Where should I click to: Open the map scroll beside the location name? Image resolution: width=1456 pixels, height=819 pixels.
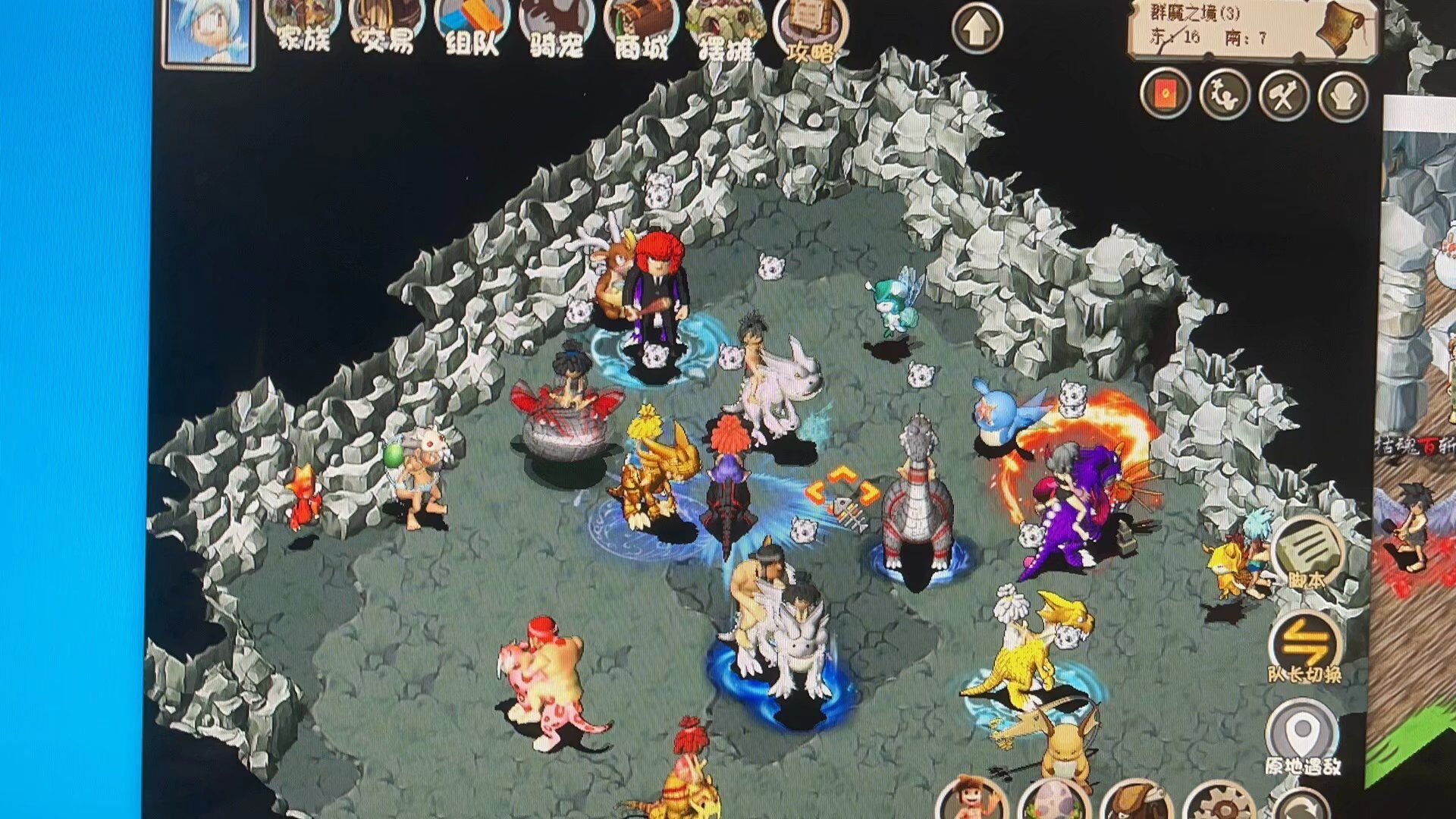pos(1340,28)
